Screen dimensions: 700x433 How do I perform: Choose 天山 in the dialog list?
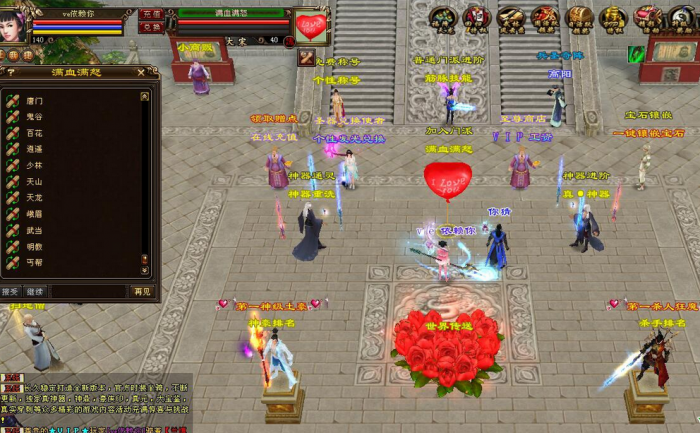point(35,182)
